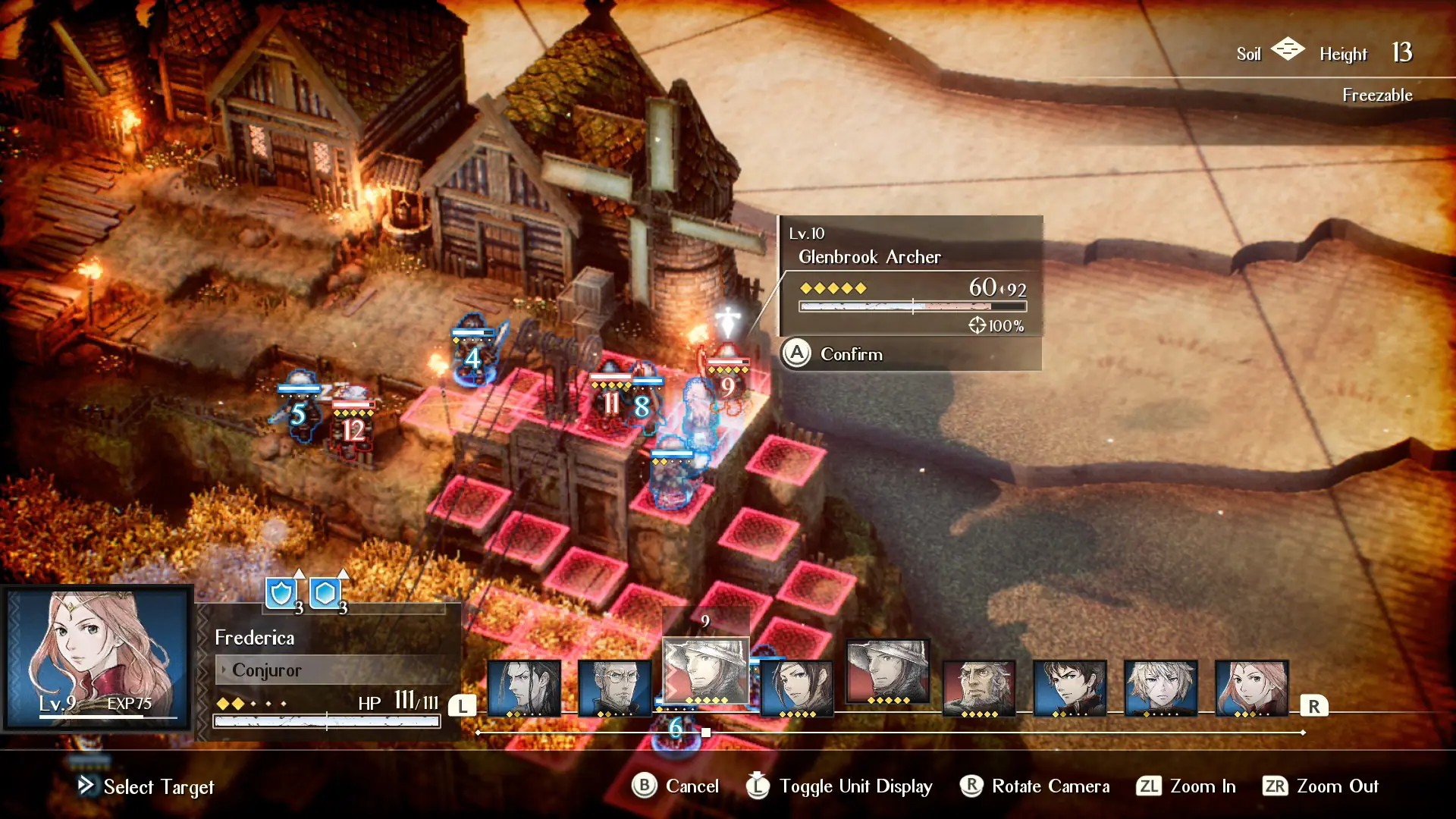Select the dark-haired woman's turn order portrait
The image size is (1456, 819).
pos(796,688)
